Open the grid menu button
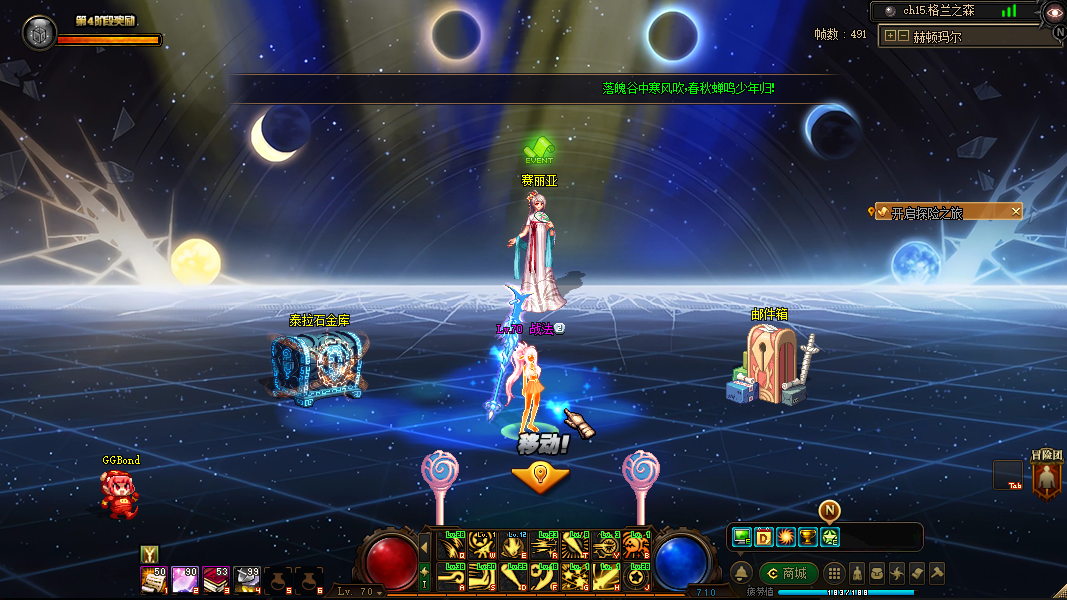 [833, 574]
